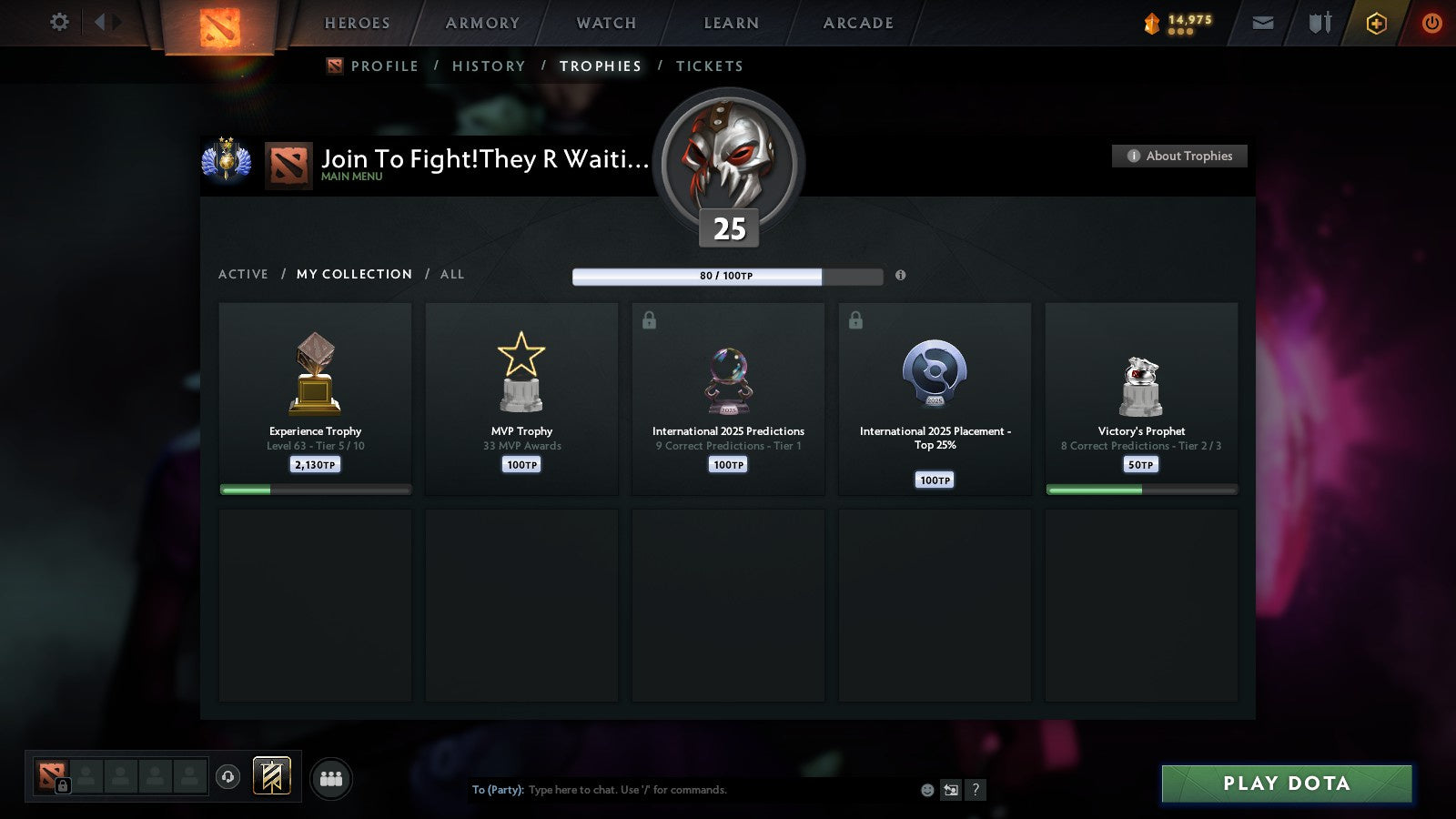
Task: Switch to the TROPHIES tab
Action: pos(600,66)
